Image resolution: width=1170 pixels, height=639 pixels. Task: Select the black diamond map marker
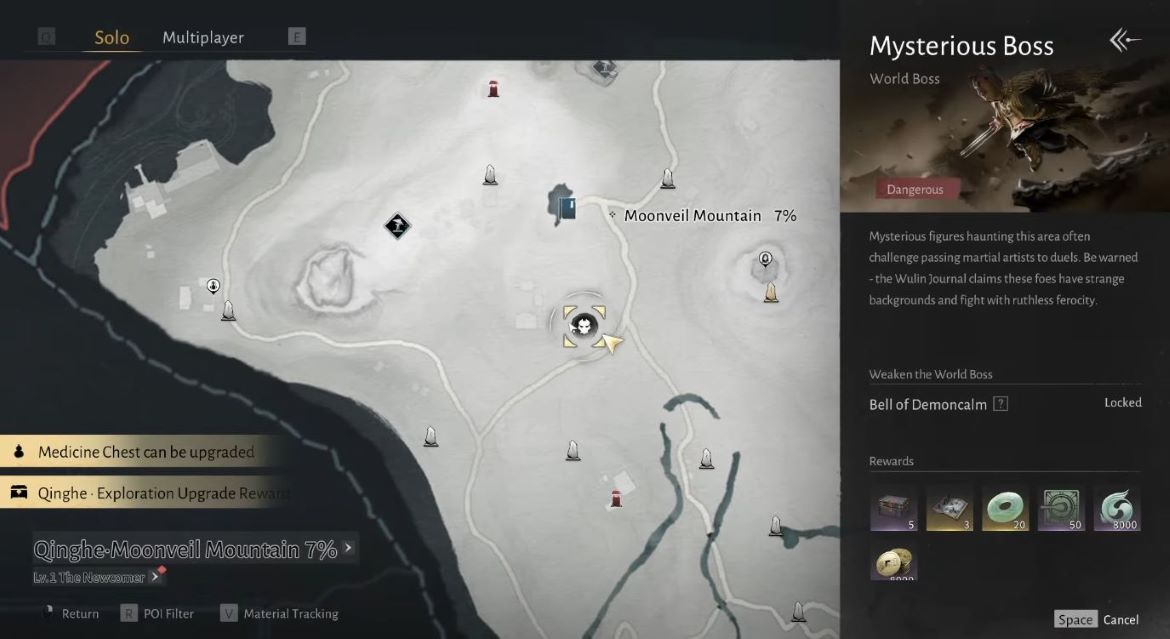398,226
